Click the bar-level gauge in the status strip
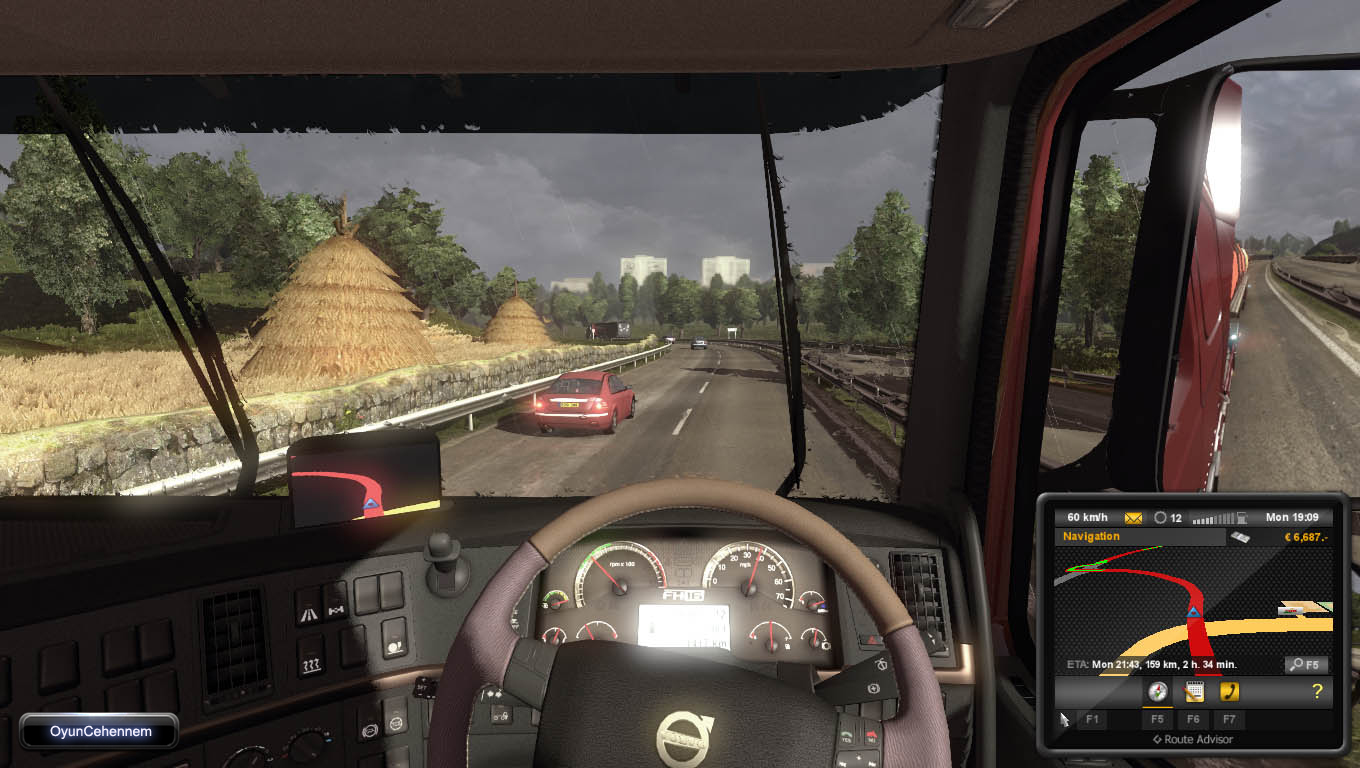1360x768 pixels. point(1212,516)
